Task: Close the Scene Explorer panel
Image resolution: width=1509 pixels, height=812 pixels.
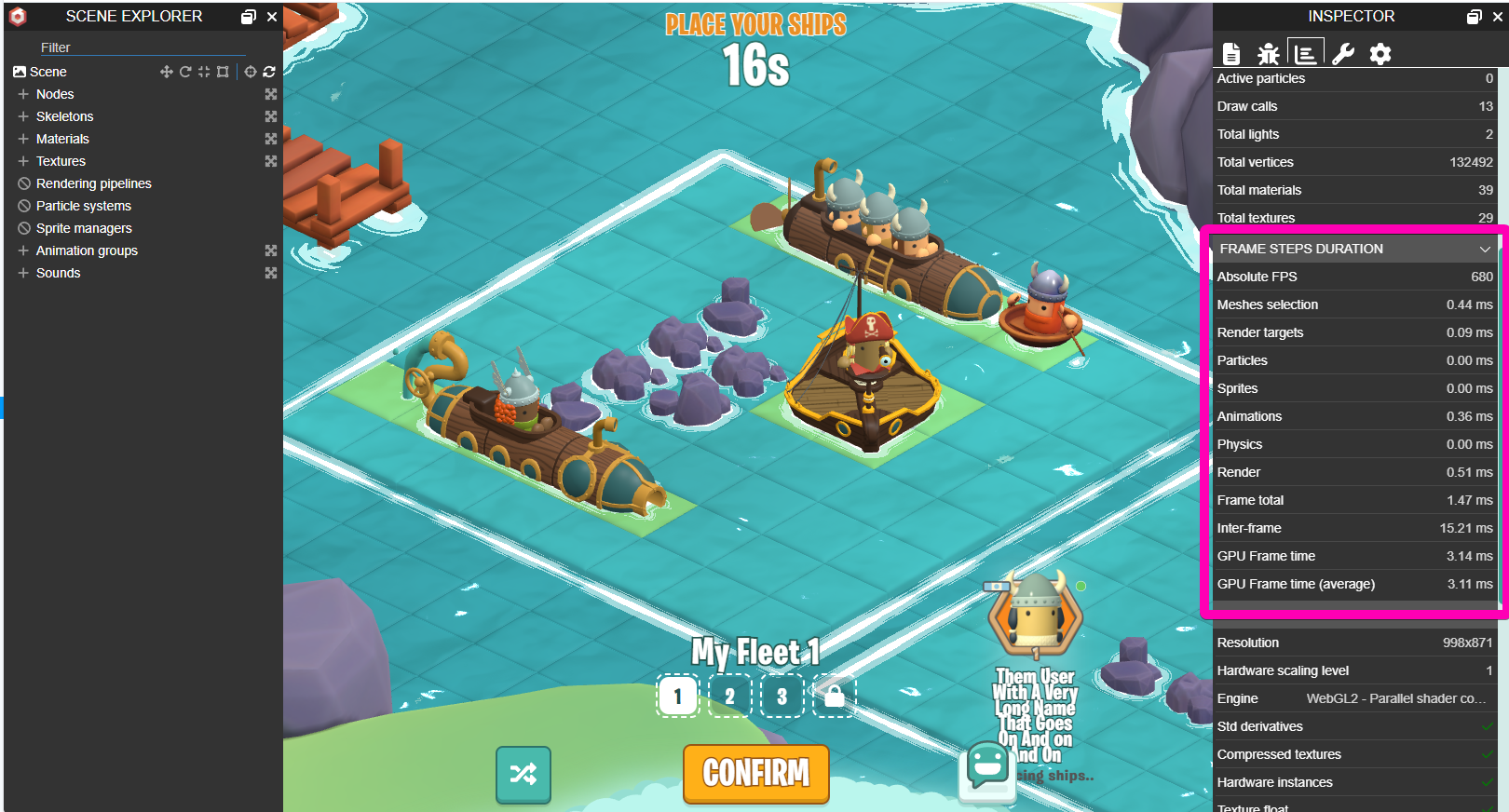Action: tap(272, 17)
